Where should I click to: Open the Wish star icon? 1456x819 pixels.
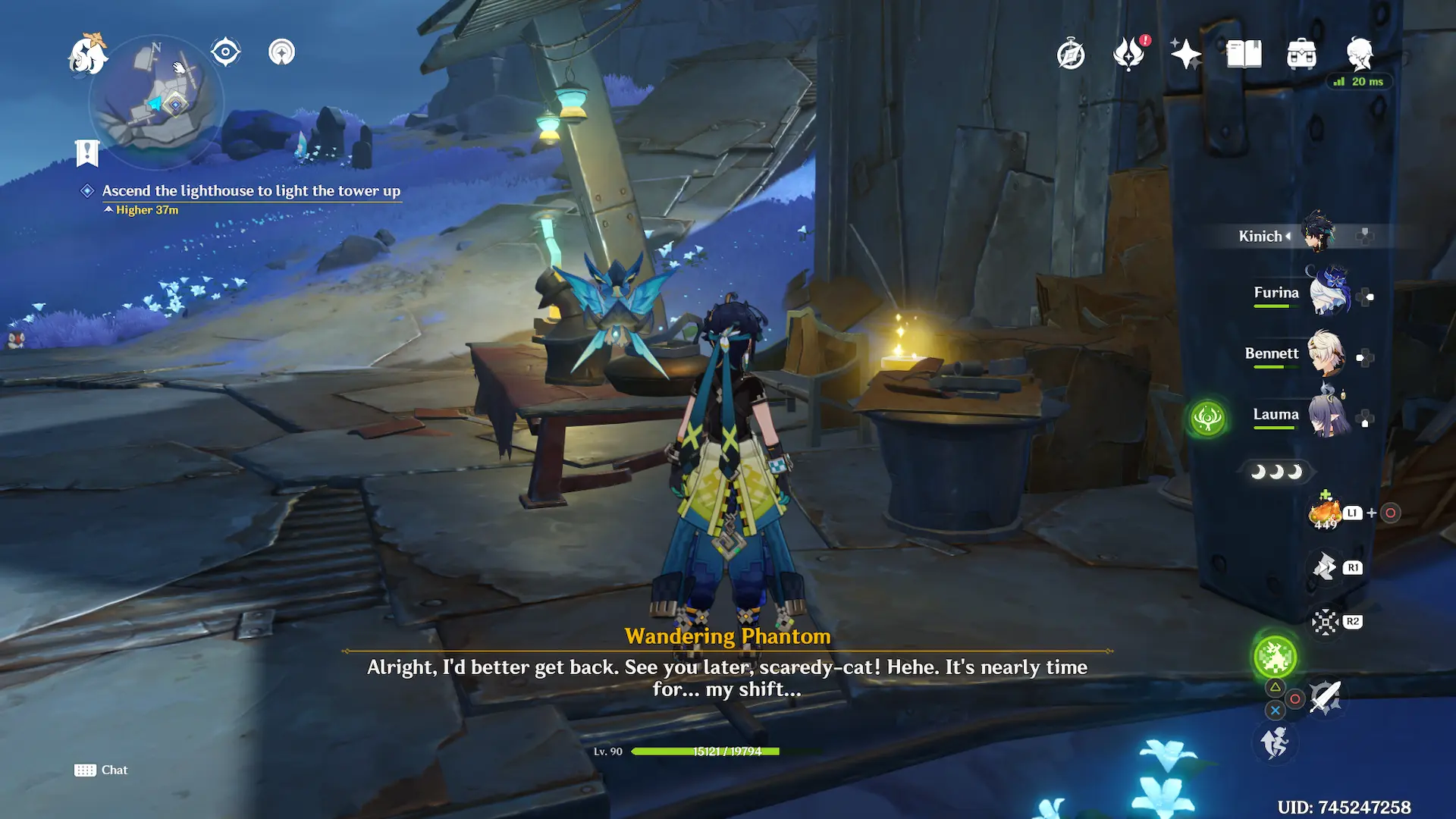1186,55
